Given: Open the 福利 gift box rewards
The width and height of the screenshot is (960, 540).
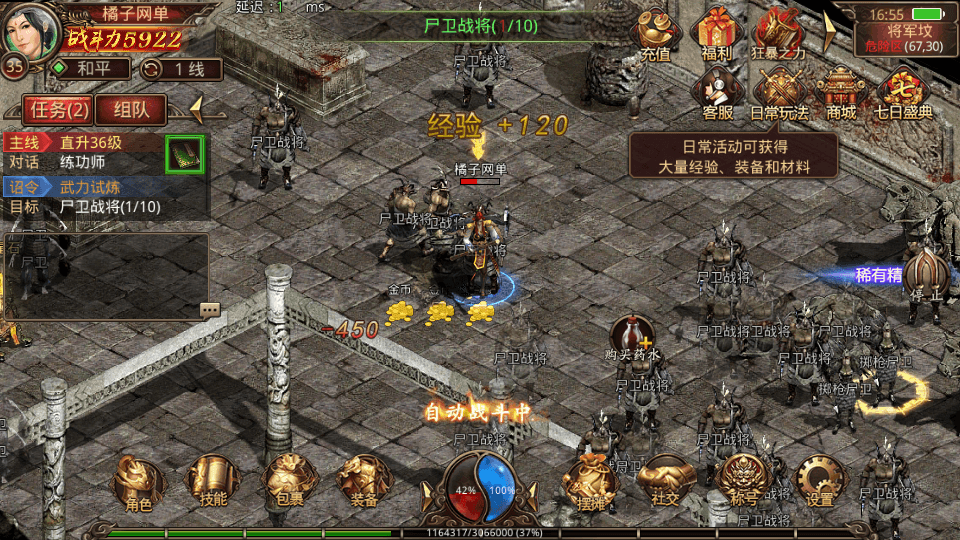Looking at the screenshot, I should (717, 33).
